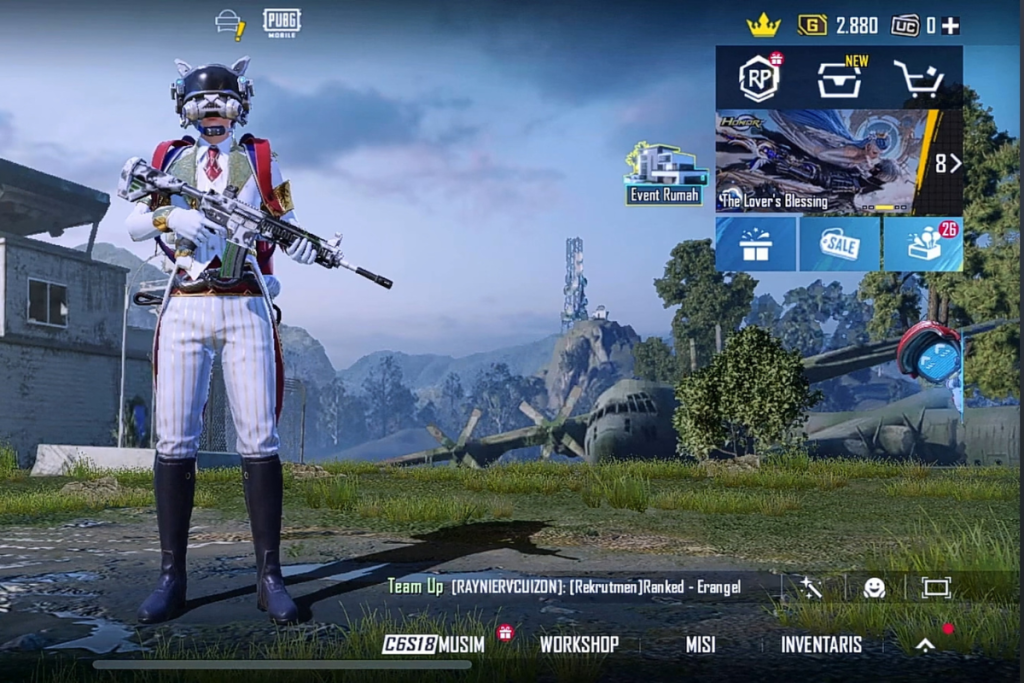Image resolution: width=1024 pixels, height=683 pixels.
Task: Open the gold crown icon
Action: 764,26
